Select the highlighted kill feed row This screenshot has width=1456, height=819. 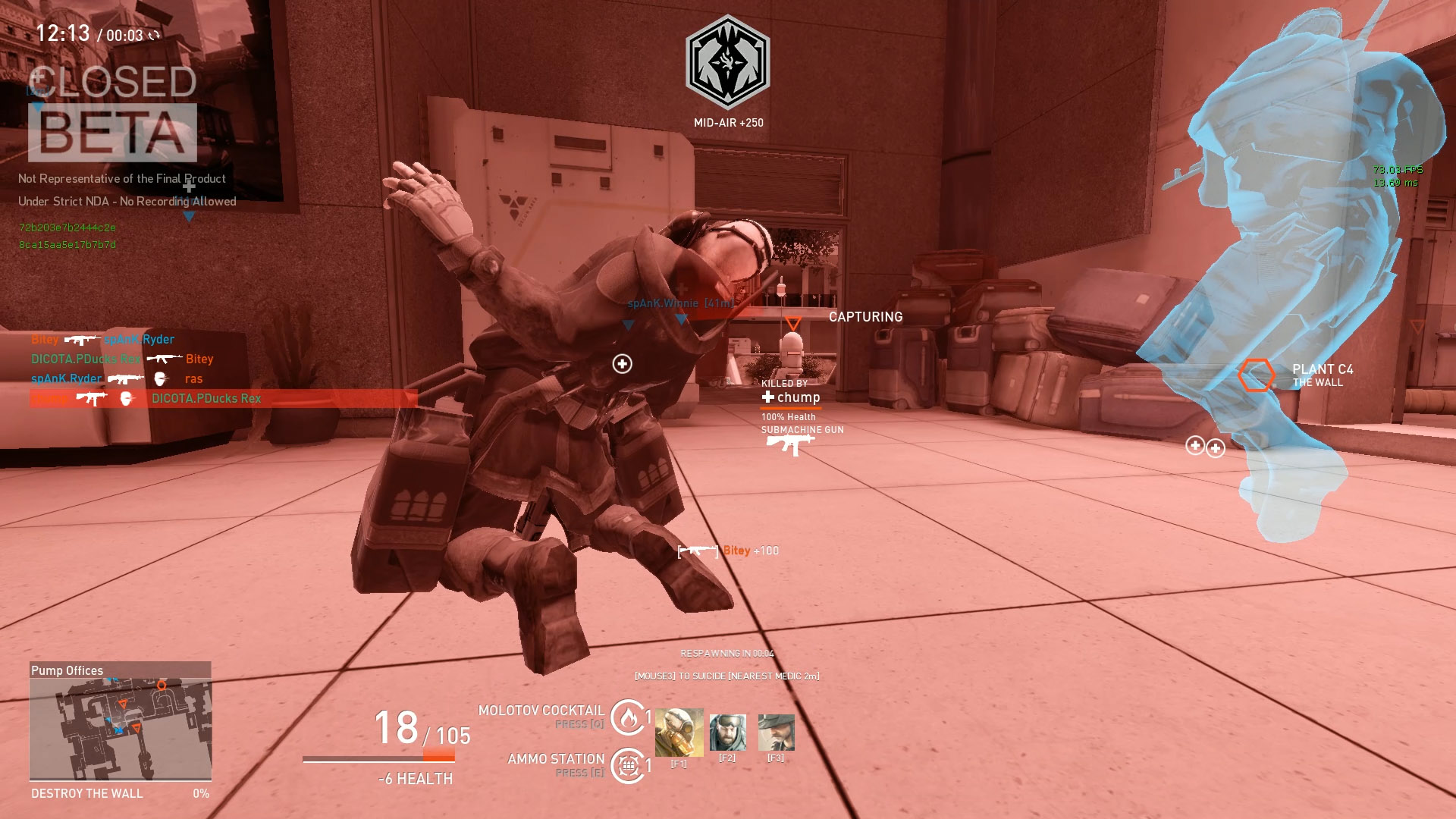(223, 398)
